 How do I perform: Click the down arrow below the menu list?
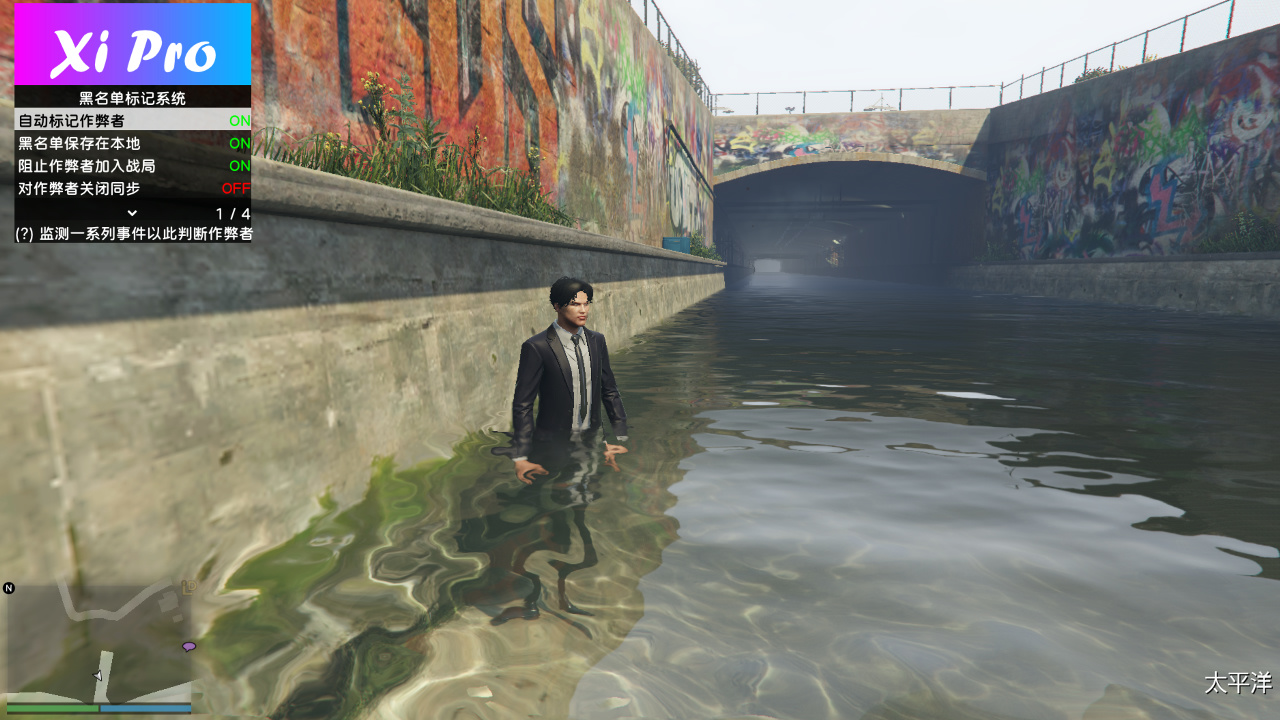132,213
